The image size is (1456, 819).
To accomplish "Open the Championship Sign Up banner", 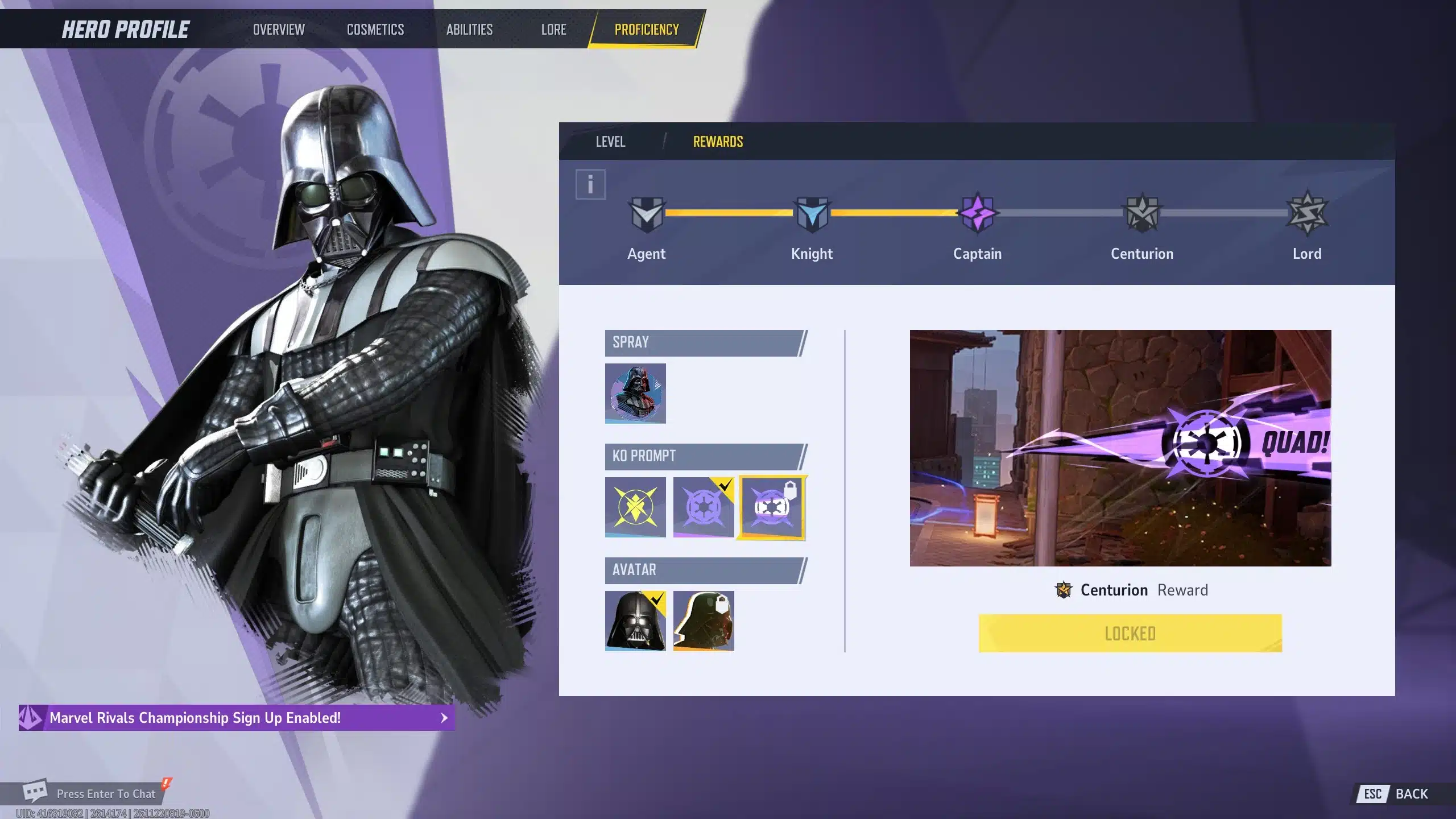I will coord(237,718).
